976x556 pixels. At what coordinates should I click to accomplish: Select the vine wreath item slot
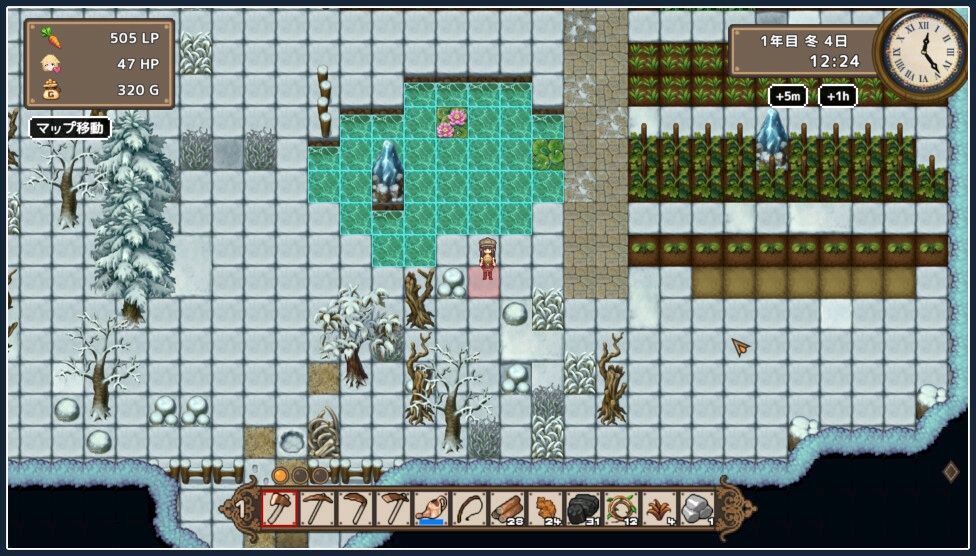621,509
